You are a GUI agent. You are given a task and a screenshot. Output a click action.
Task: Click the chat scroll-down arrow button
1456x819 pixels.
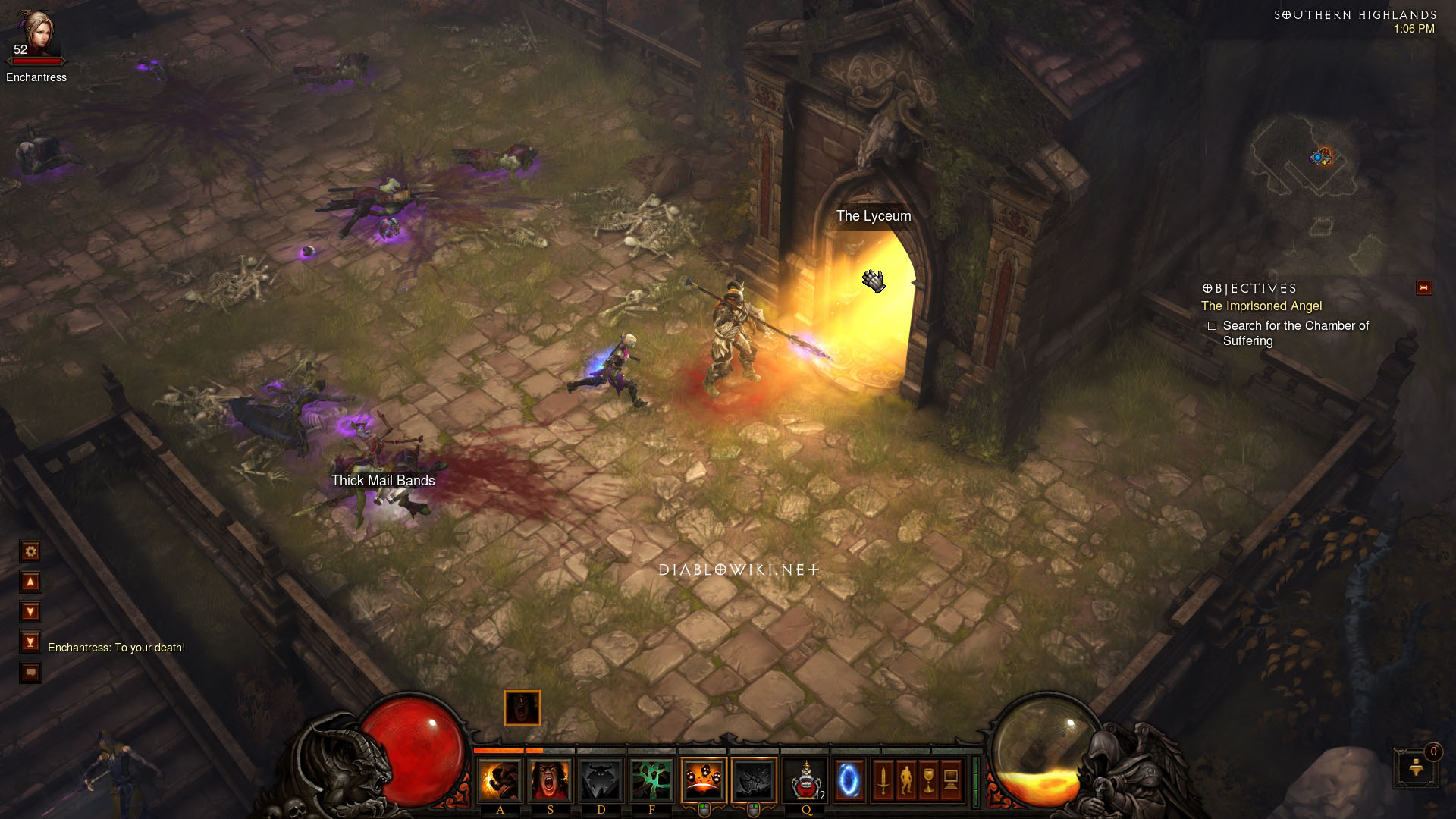[x=30, y=611]
